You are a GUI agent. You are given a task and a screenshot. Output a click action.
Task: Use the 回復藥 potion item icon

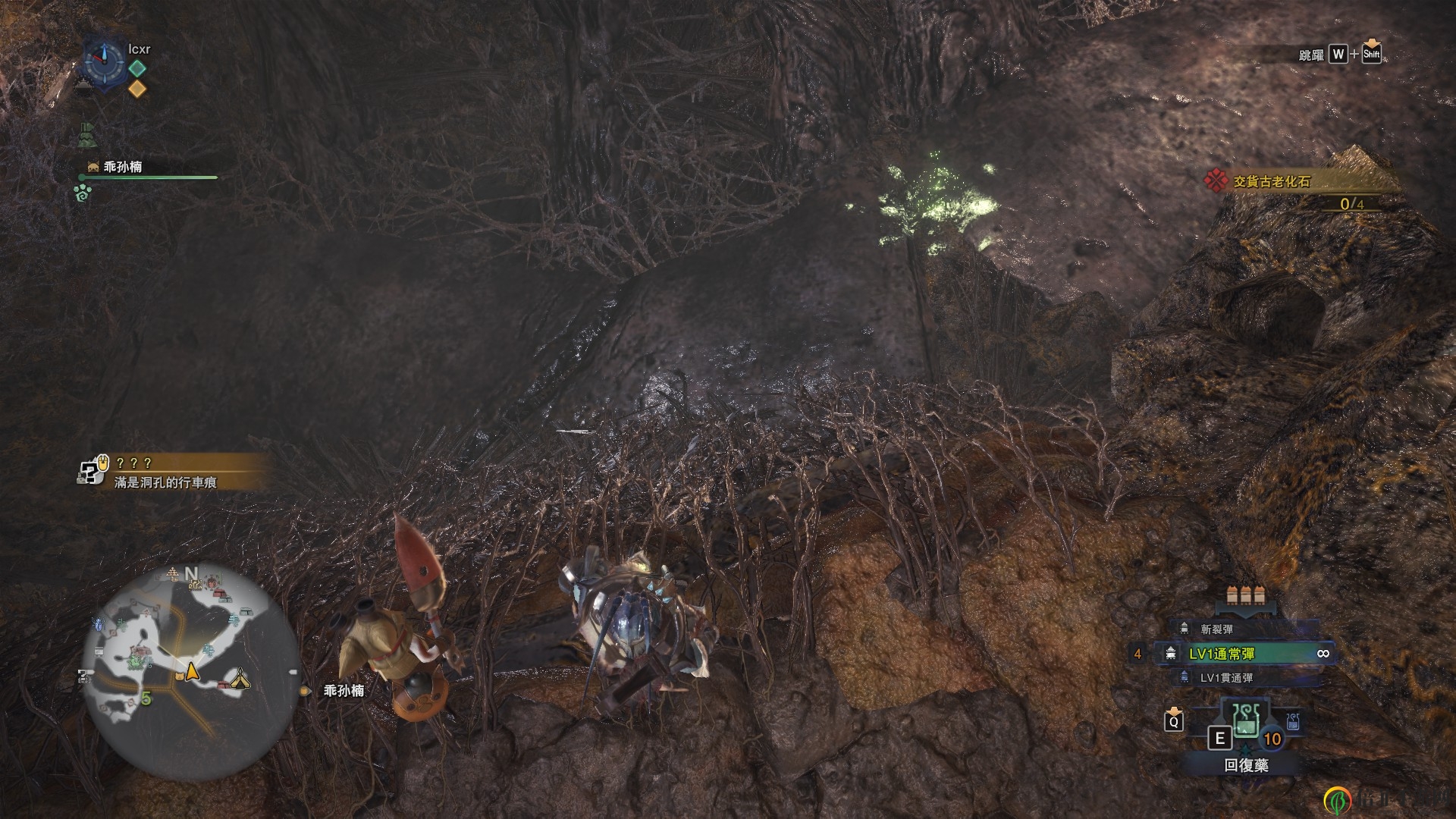point(1245,720)
